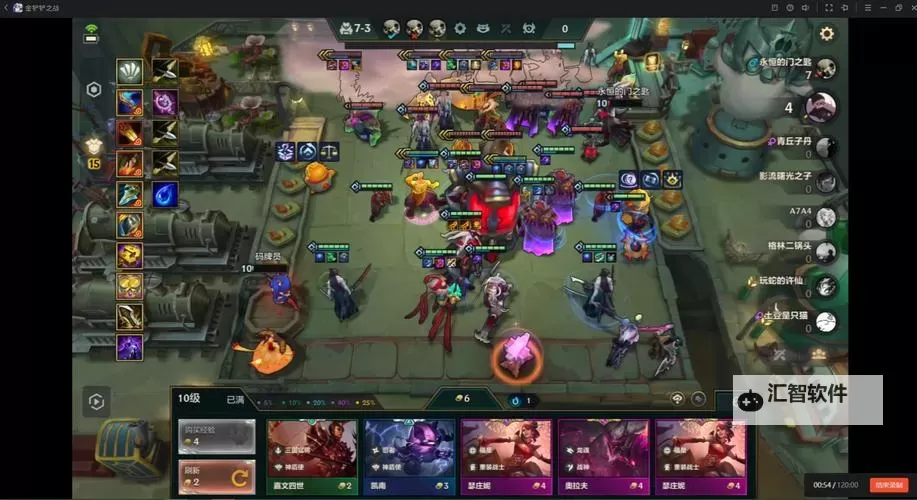Buy Kennen (凯南) shop card

point(406,455)
